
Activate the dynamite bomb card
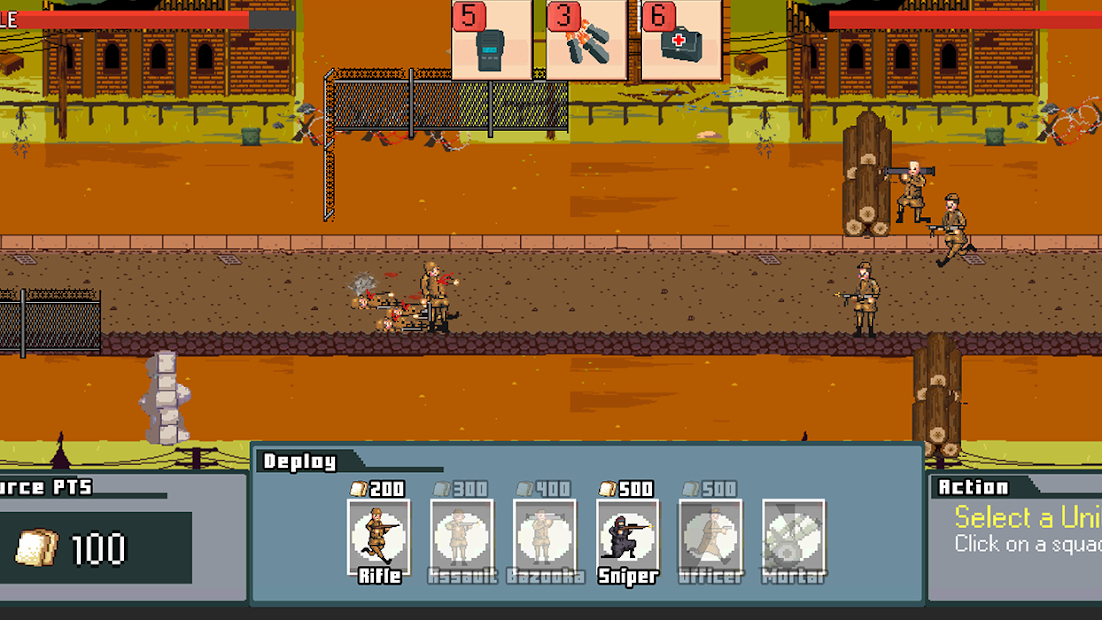586,40
